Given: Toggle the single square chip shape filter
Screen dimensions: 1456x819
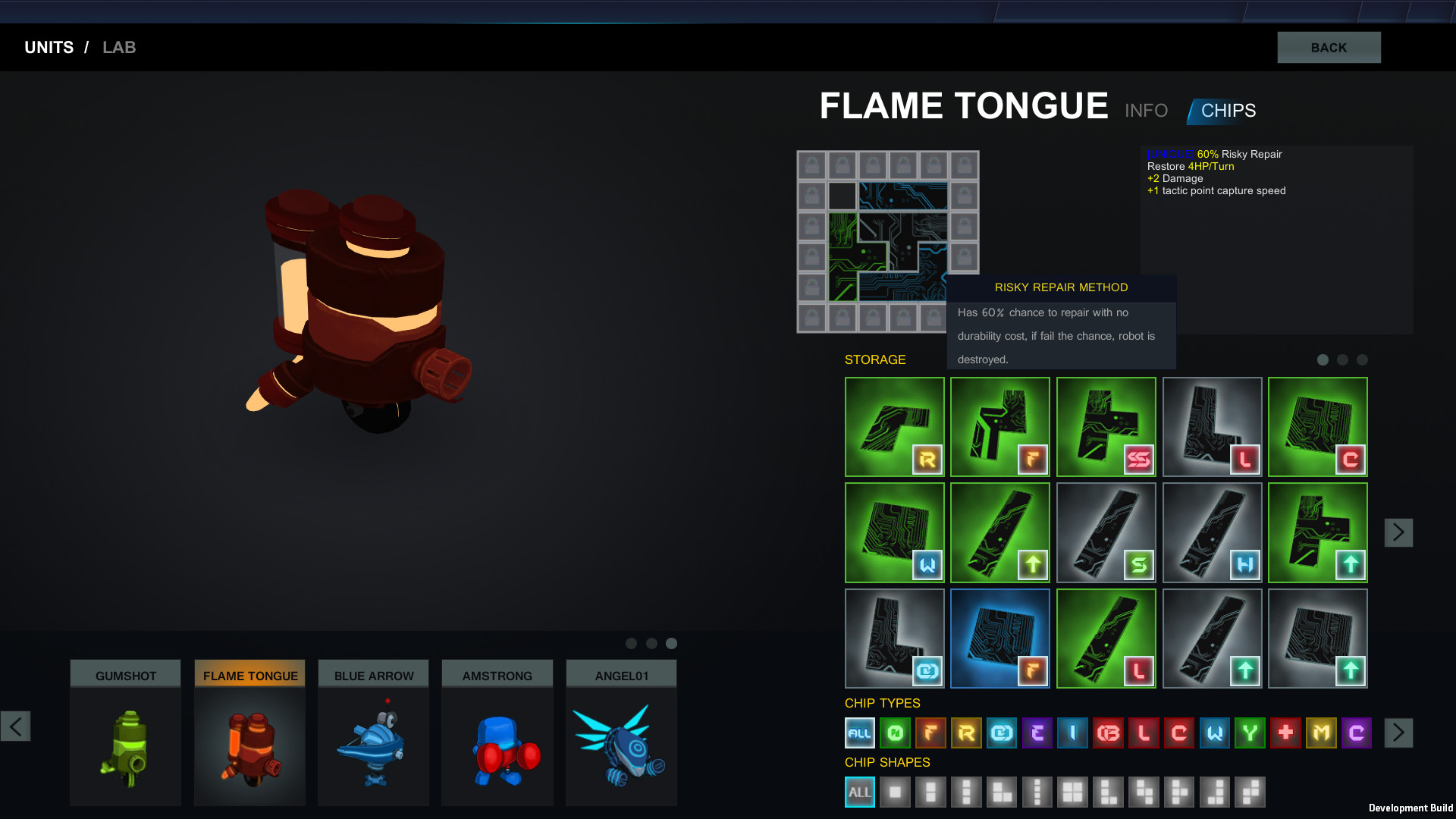Looking at the screenshot, I should (895, 792).
